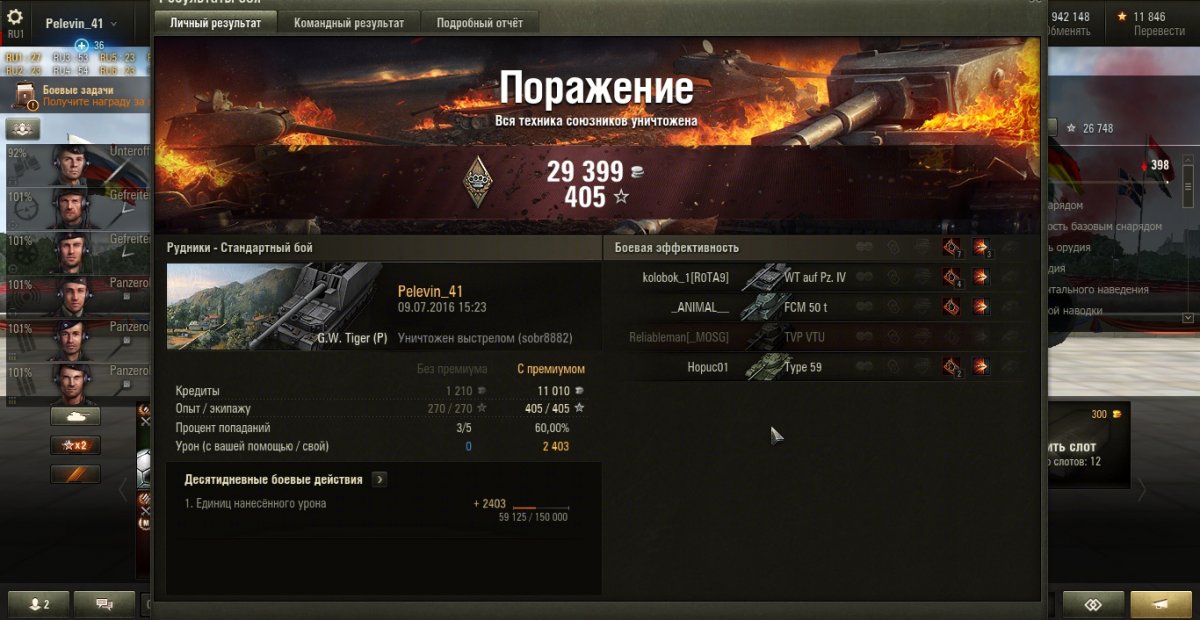The image size is (1200, 620).
Task: Open the Pelevin_41 account dropdown
Action: (x=81, y=23)
